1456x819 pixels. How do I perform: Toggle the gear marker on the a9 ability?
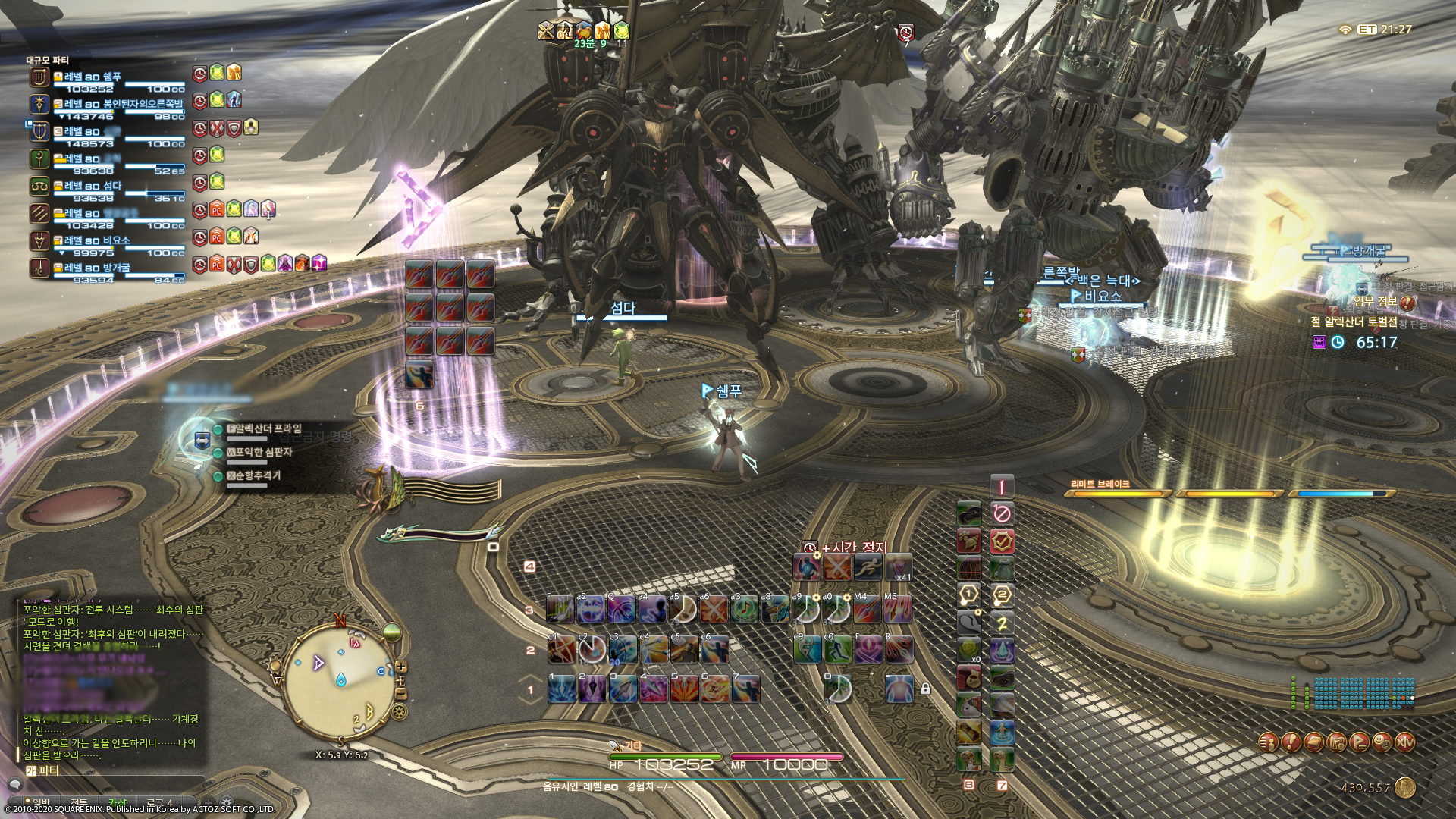(817, 598)
